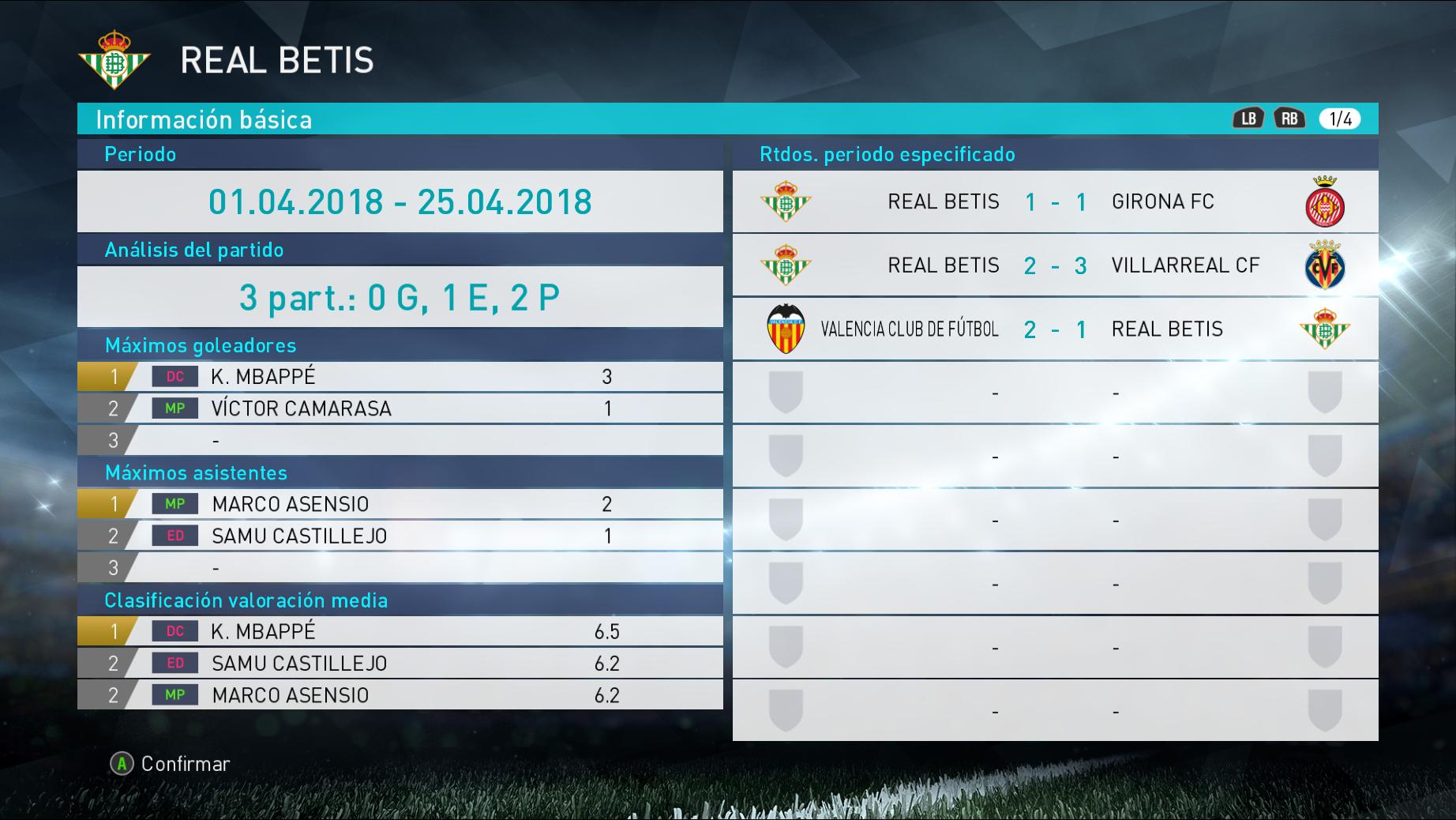Choose K. Mbappé in Máximos goleadores
The height and width of the screenshot is (820, 1456).
click(400, 377)
